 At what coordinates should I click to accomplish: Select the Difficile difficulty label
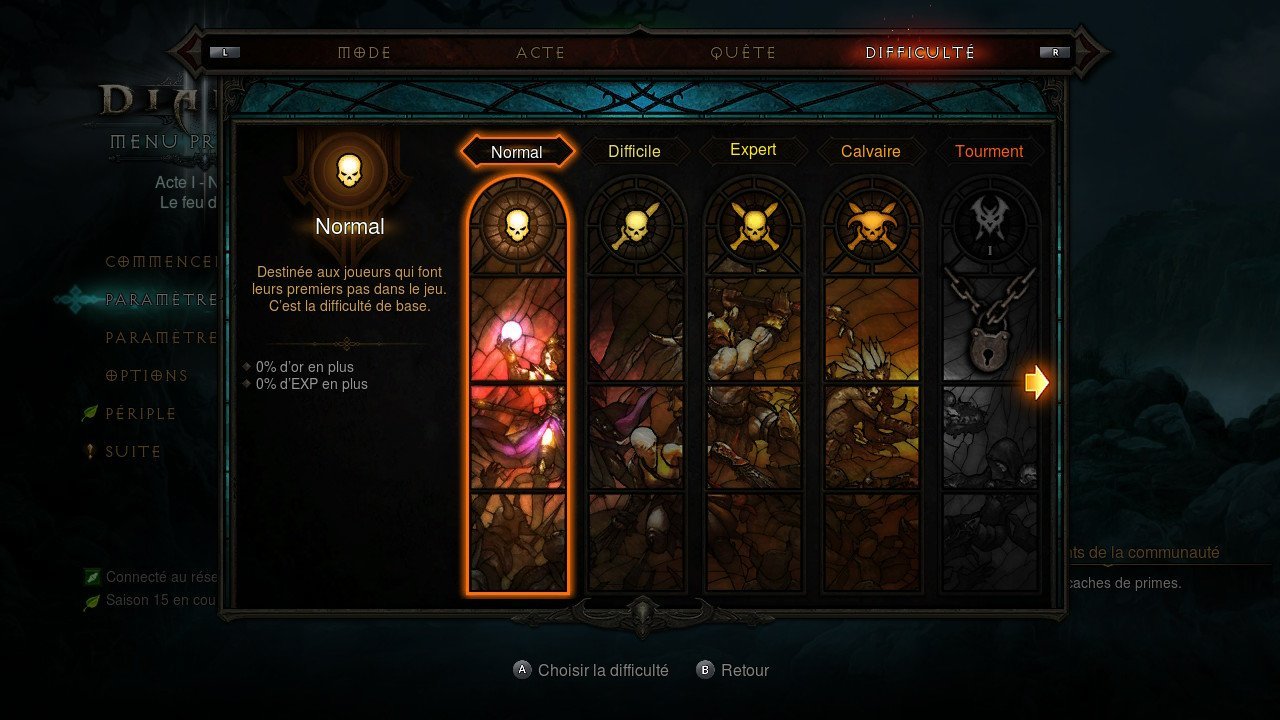click(634, 151)
